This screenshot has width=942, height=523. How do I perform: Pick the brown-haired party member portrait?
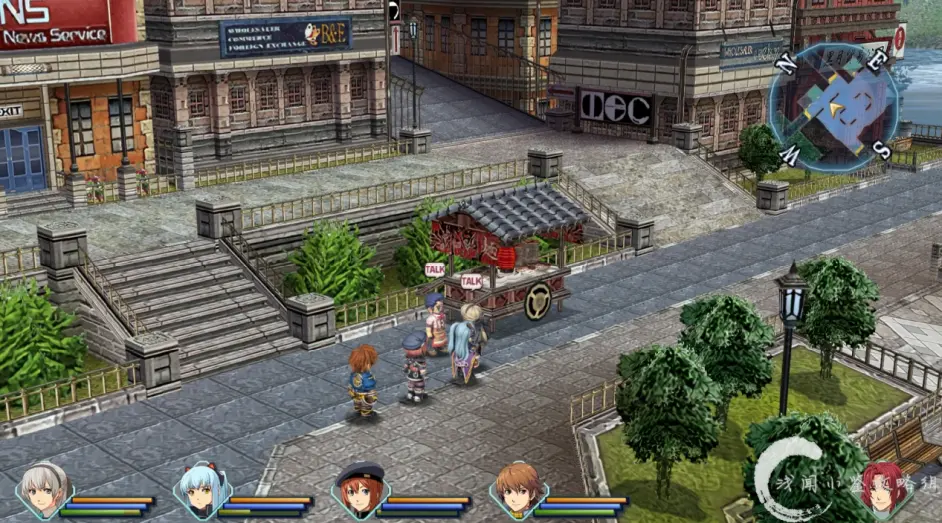pyautogui.click(x=518, y=490)
